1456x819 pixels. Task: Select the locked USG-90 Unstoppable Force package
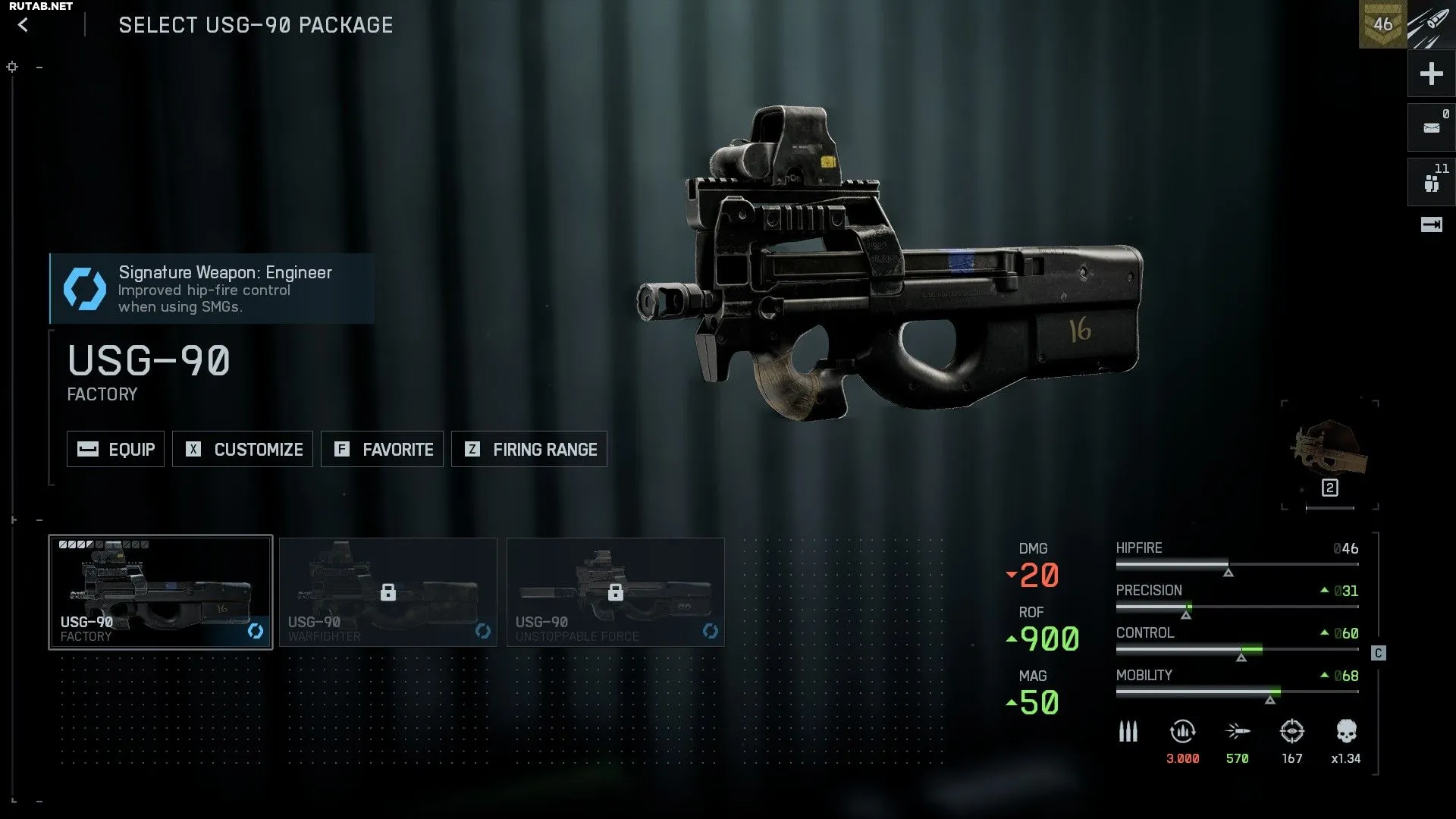coord(616,591)
